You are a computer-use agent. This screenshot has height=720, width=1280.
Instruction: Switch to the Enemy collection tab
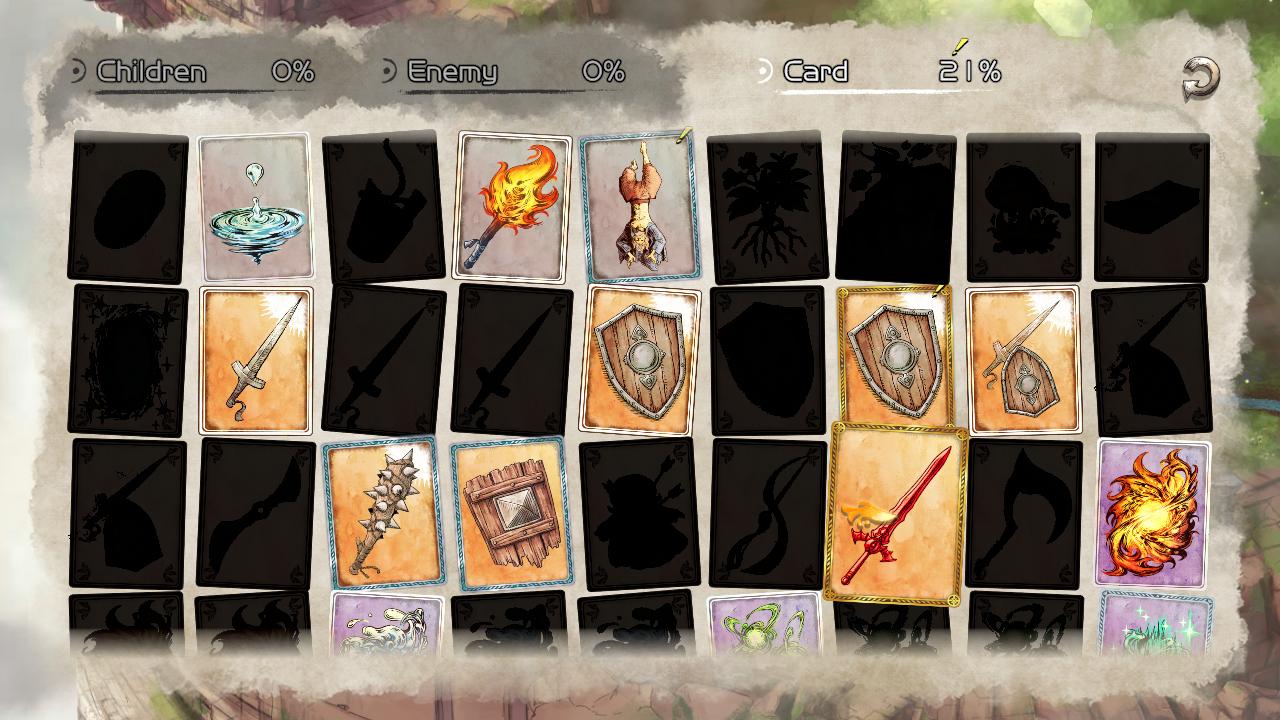pos(450,71)
